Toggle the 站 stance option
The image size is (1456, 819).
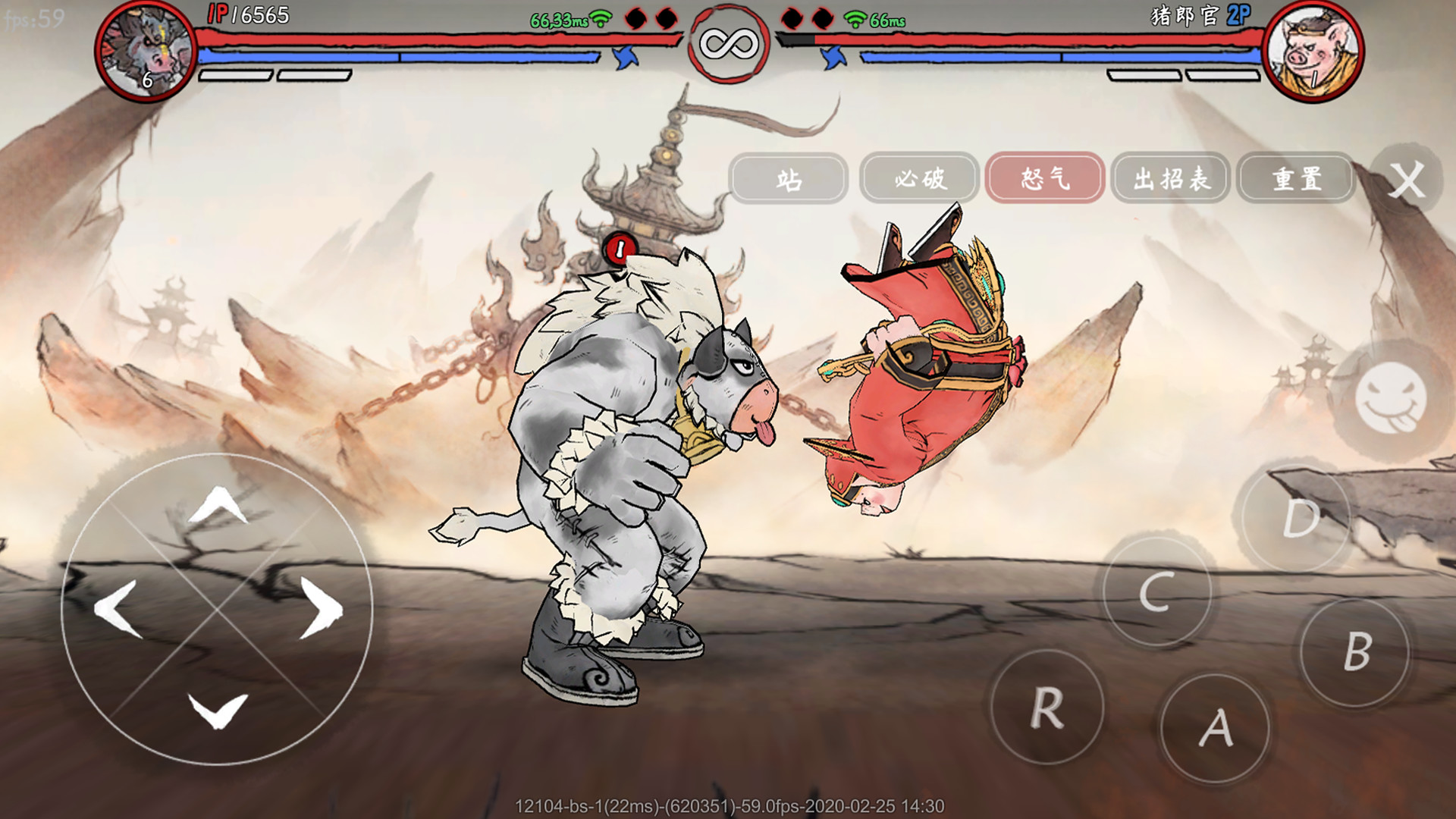point(789,178)
